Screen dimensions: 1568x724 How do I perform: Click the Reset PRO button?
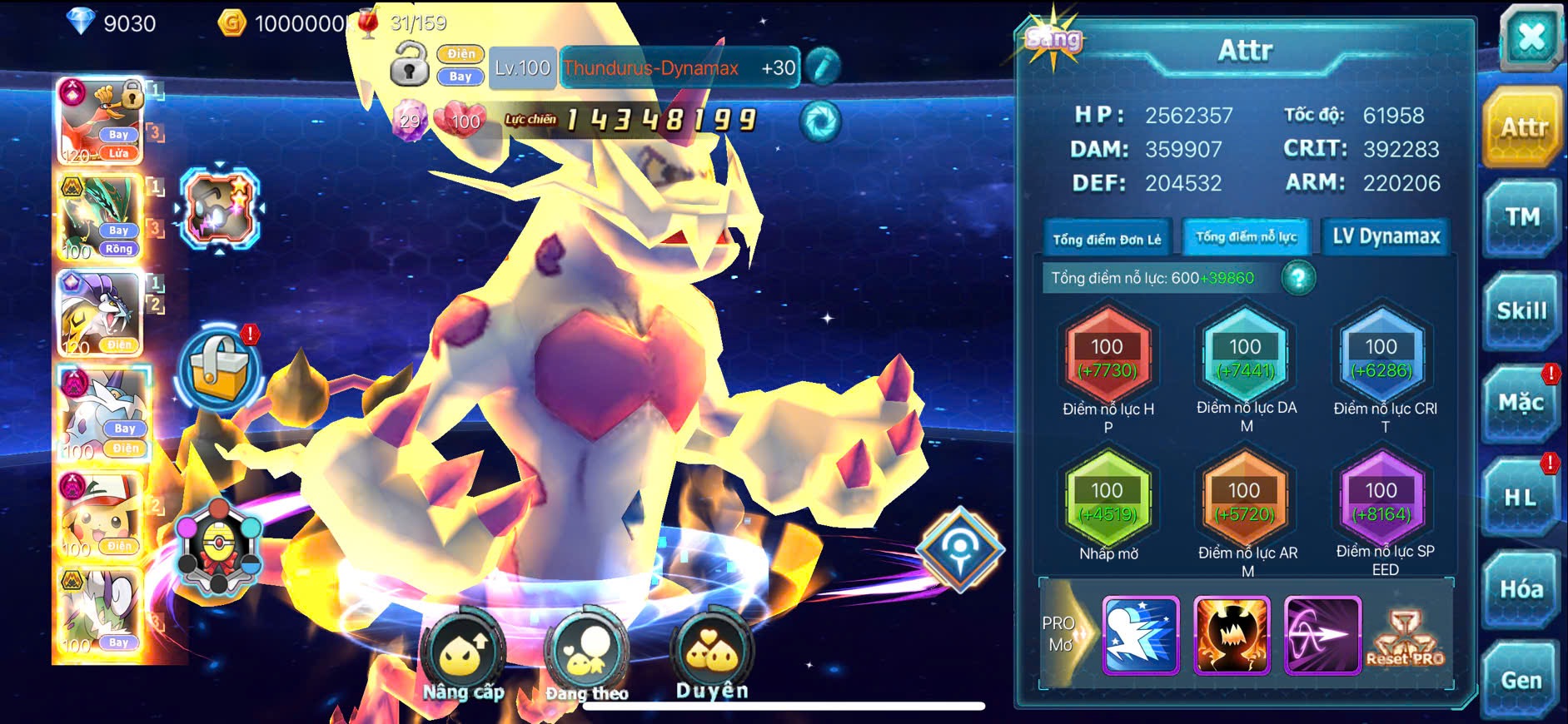[x=1405, y=638]
